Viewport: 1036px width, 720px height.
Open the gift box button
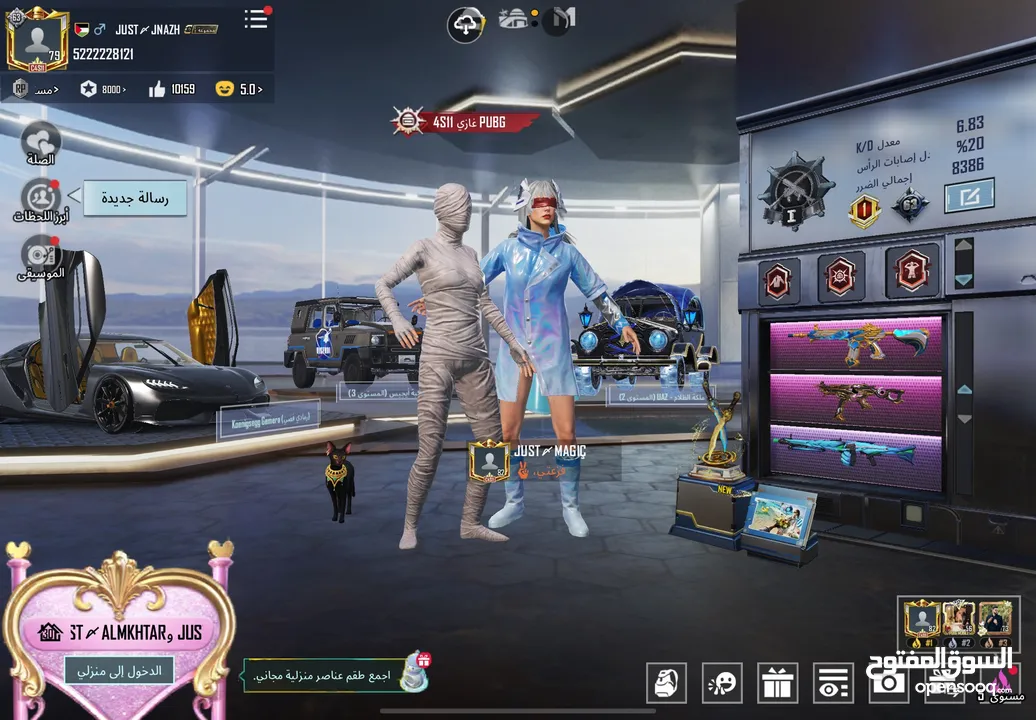[x=776, y=683]
